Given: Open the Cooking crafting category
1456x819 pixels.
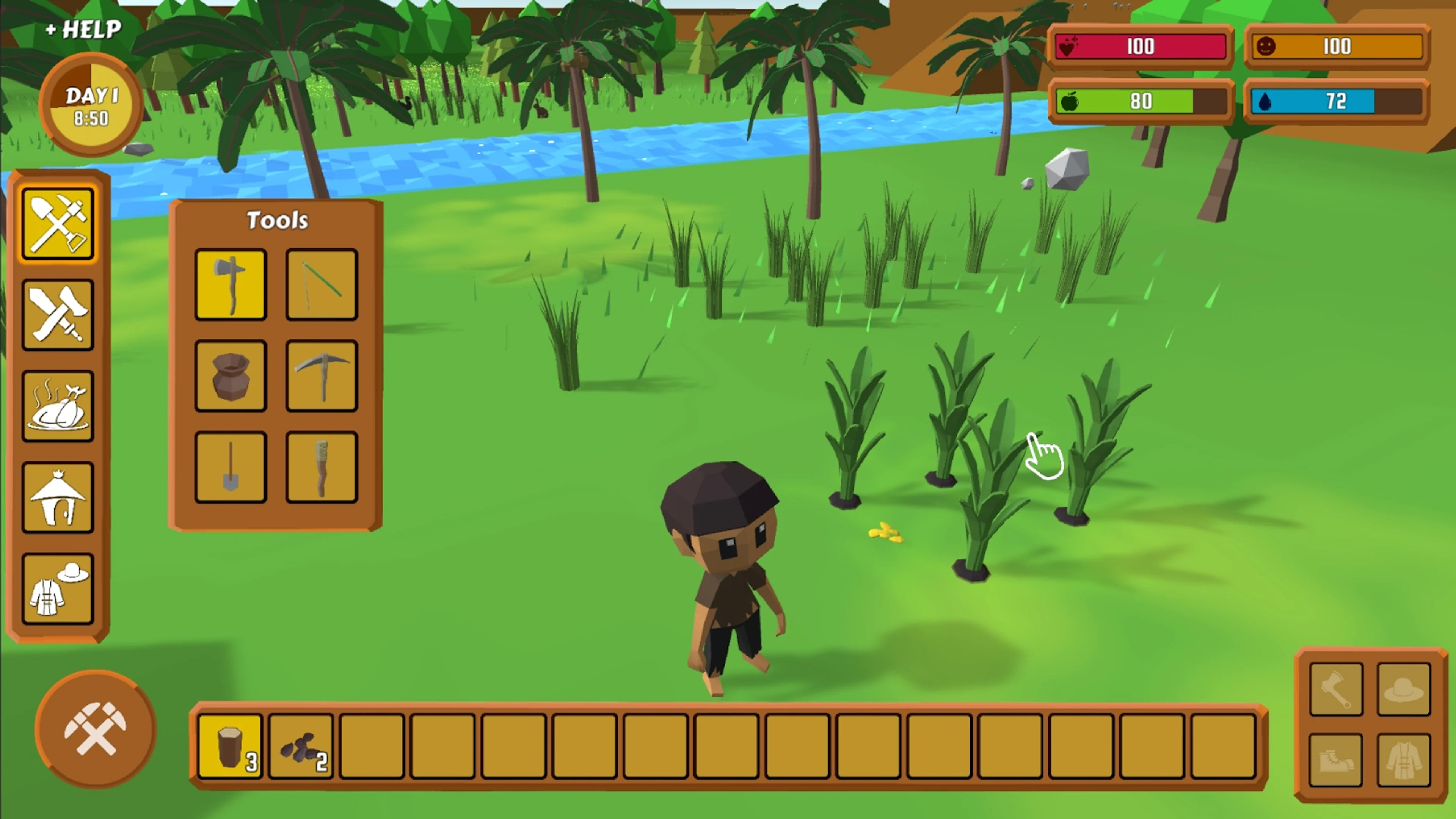Looking at the screenshot, I should [x=58, y=404].
